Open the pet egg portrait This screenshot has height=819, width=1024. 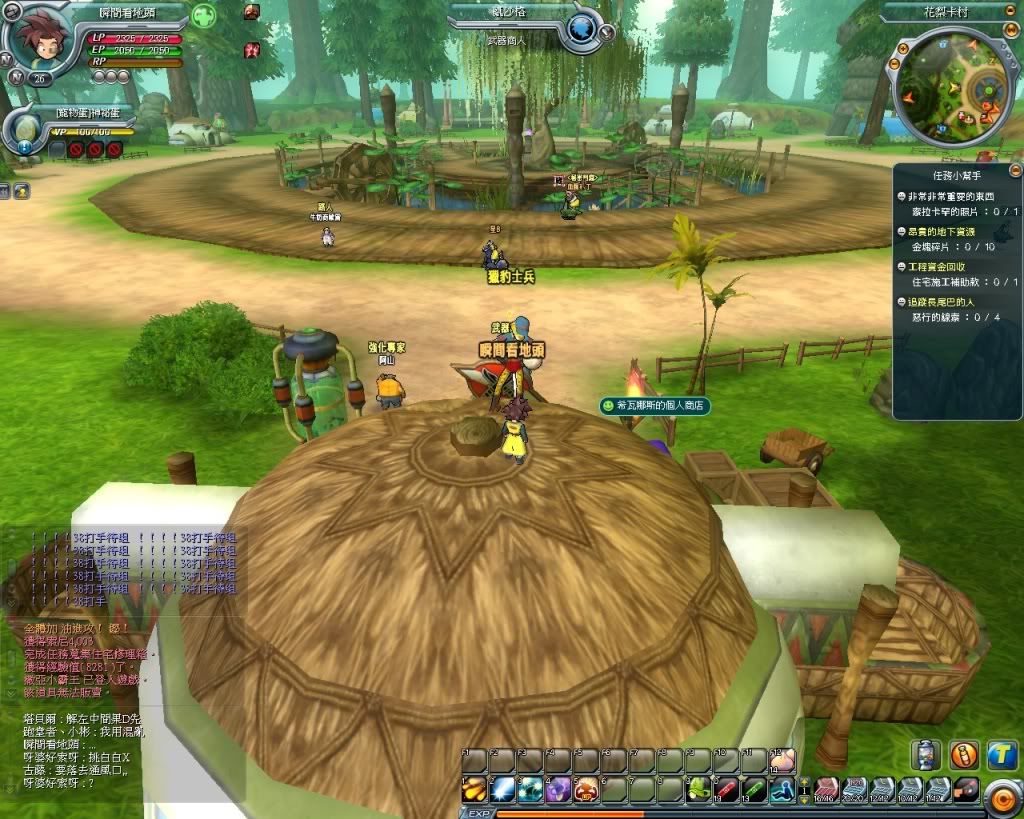(x=25, y=127)
